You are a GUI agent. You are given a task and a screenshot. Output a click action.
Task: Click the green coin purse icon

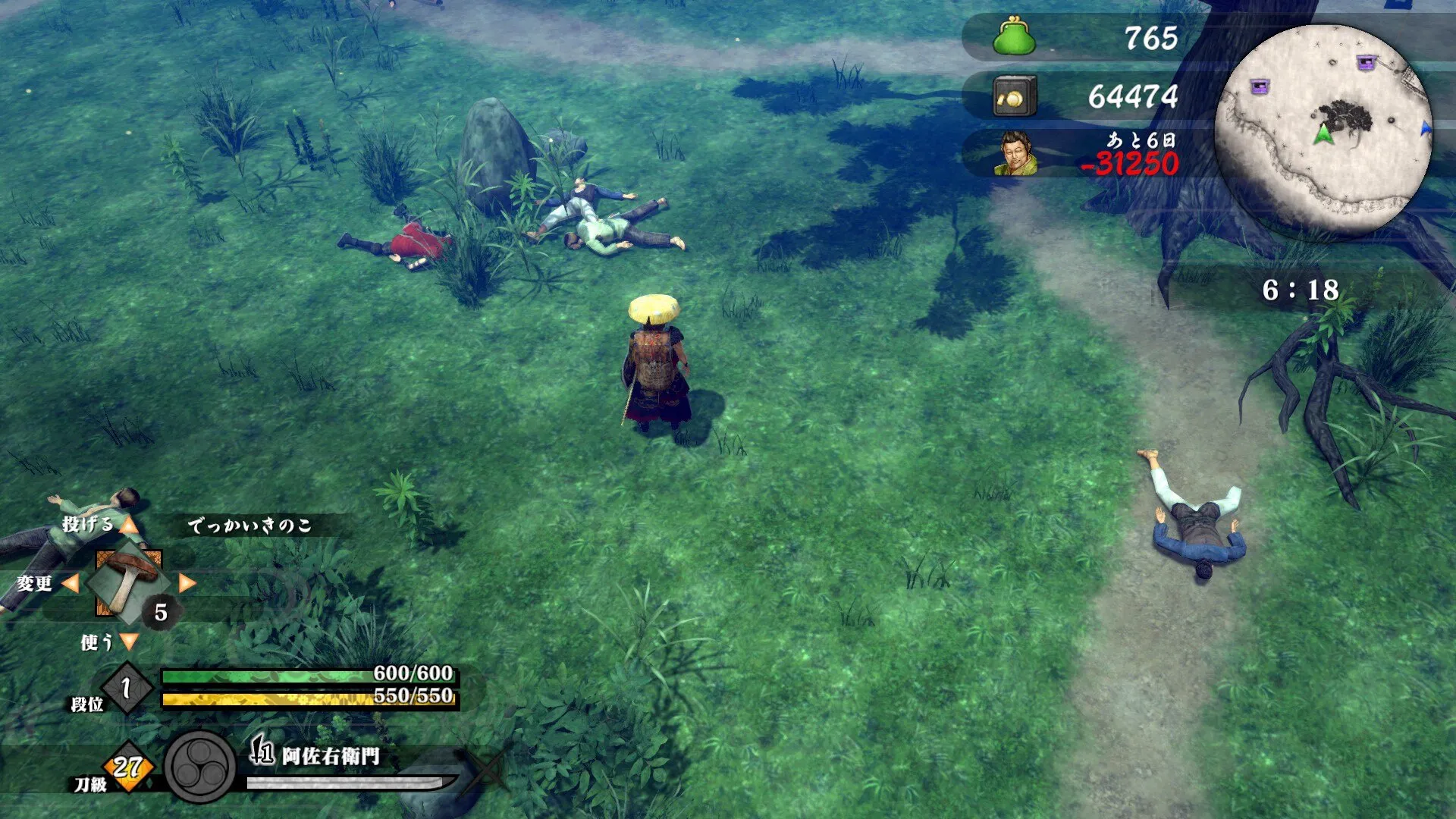coord(1014,37)
